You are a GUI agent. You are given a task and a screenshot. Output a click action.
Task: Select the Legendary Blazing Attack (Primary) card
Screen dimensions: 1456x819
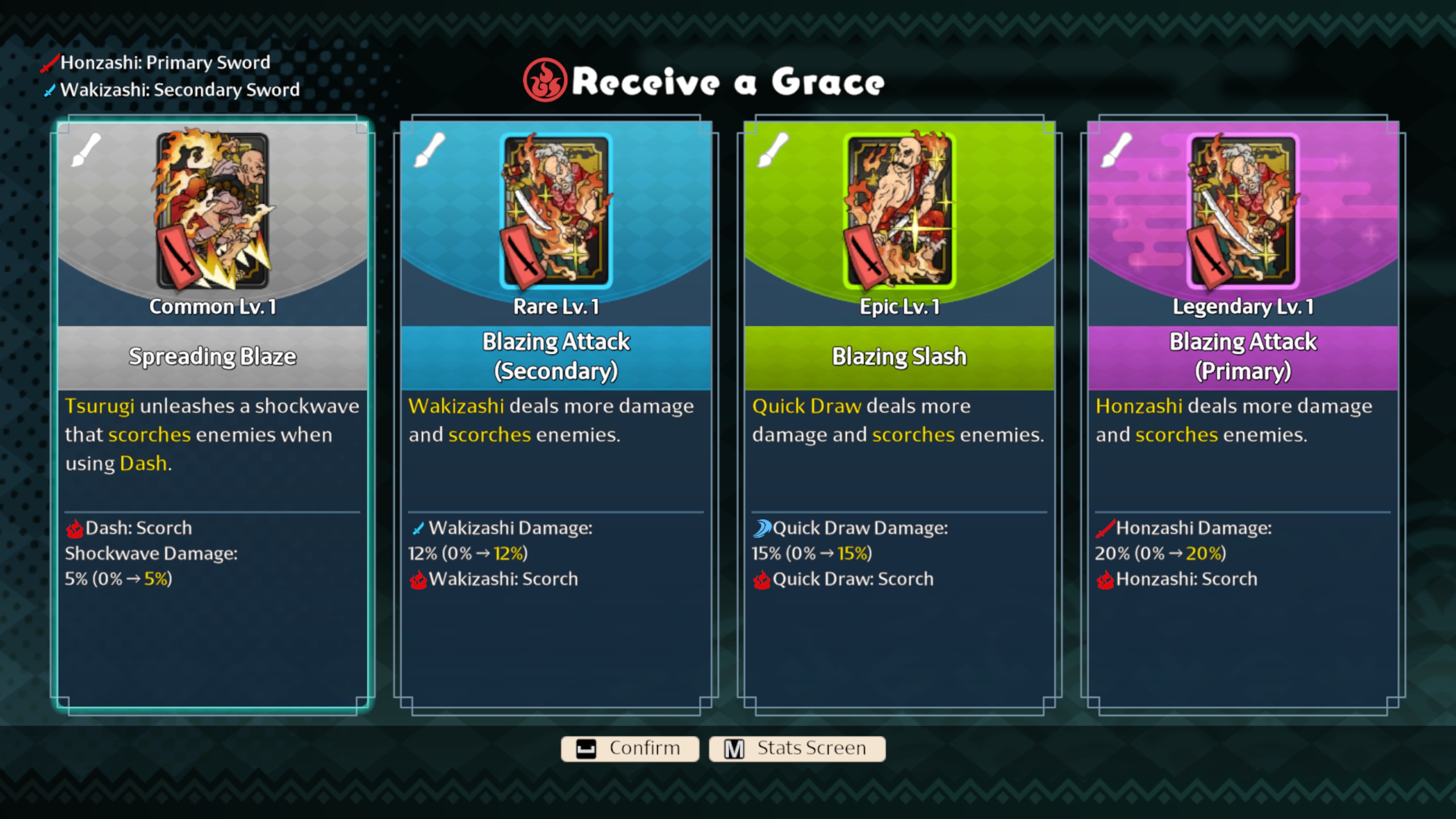[x=1243, y=415]
